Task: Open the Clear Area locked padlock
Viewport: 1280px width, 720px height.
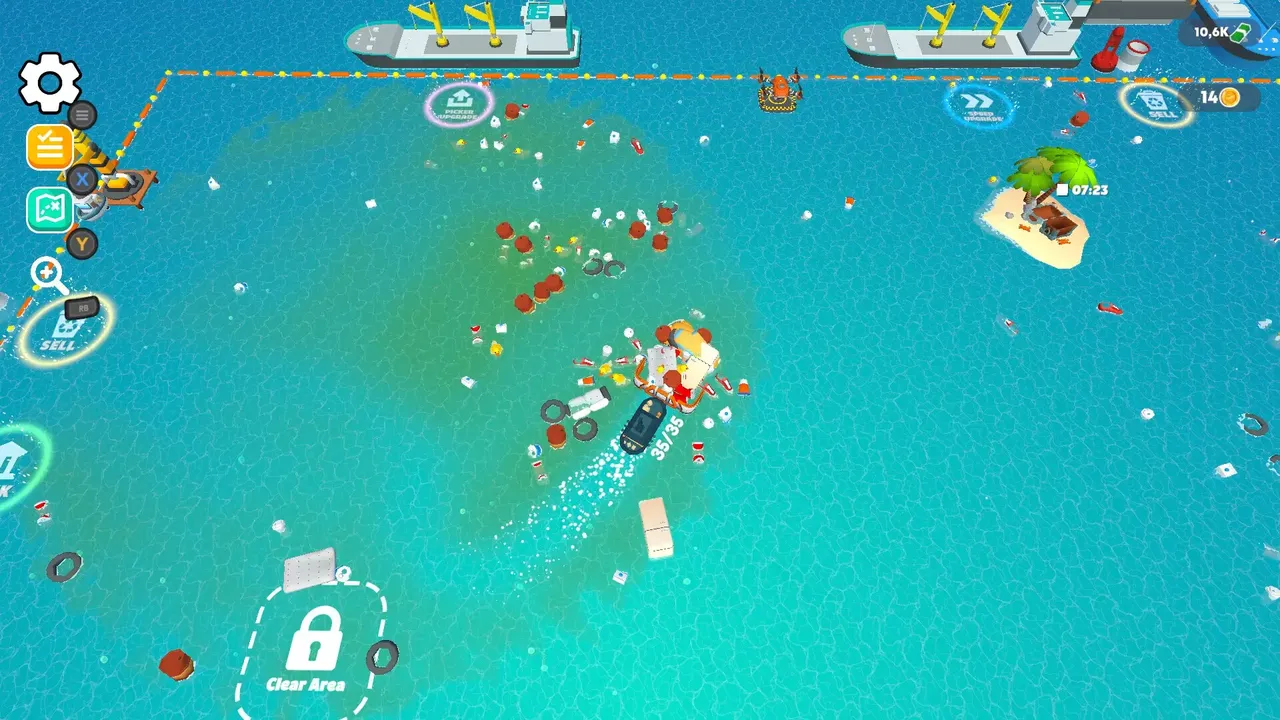Action: click(x=318, y=640)
